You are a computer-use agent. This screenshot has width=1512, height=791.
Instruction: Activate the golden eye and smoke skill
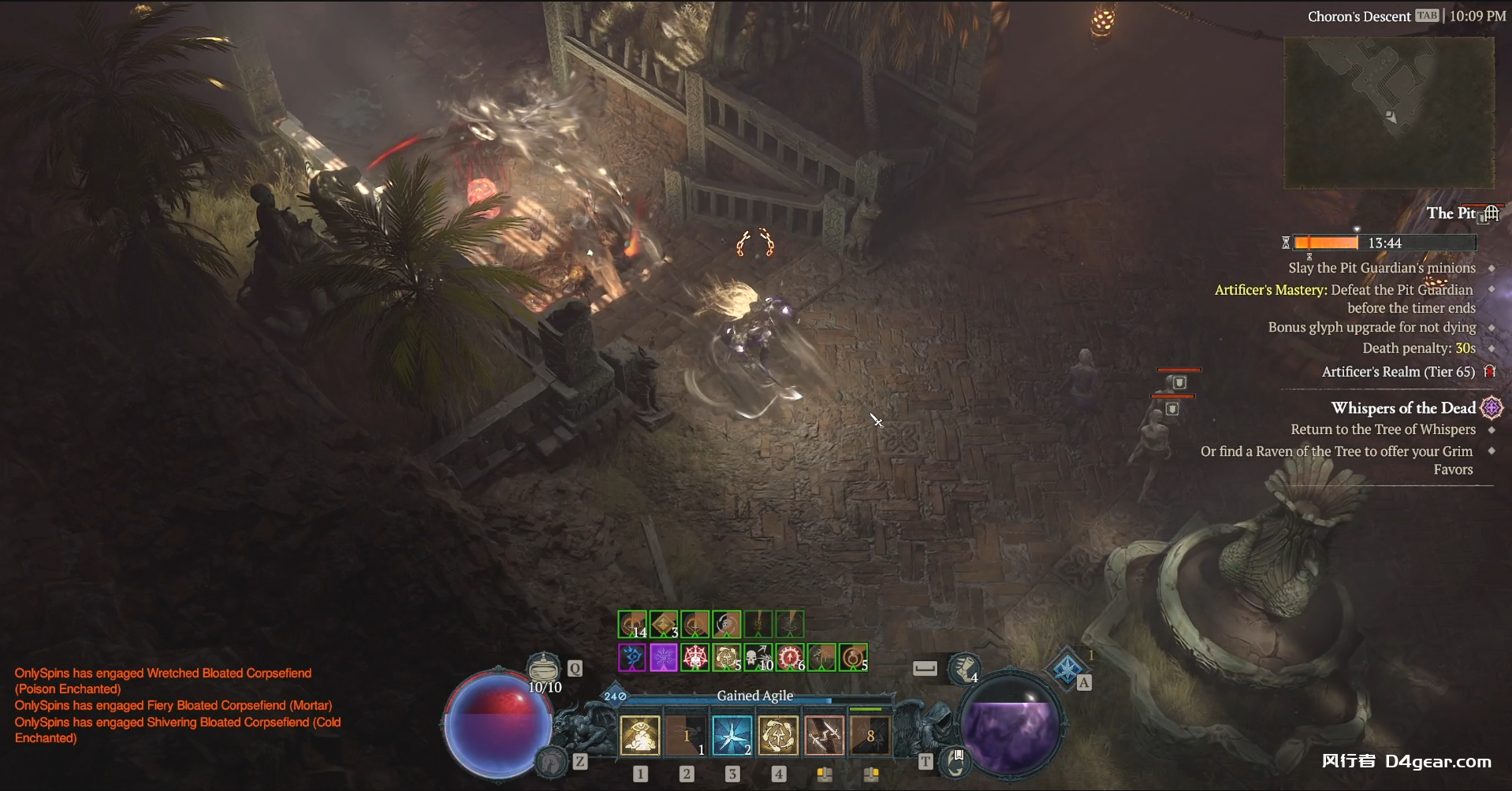tap(640, 736)
